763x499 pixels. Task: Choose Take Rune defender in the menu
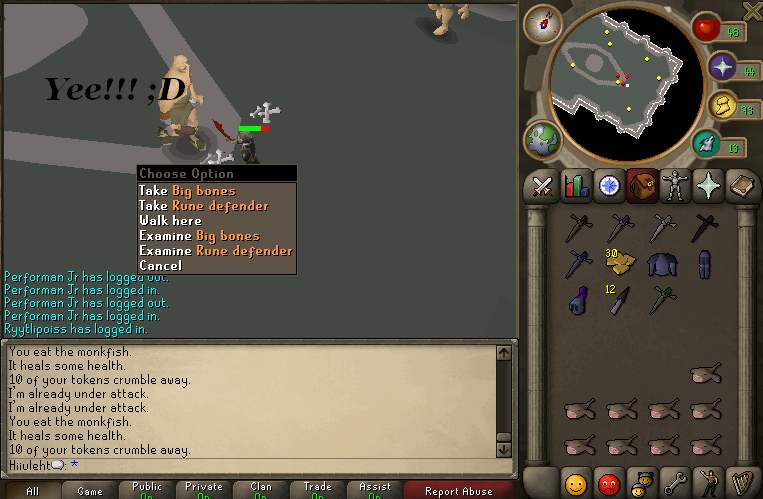(x=204, y=206)
